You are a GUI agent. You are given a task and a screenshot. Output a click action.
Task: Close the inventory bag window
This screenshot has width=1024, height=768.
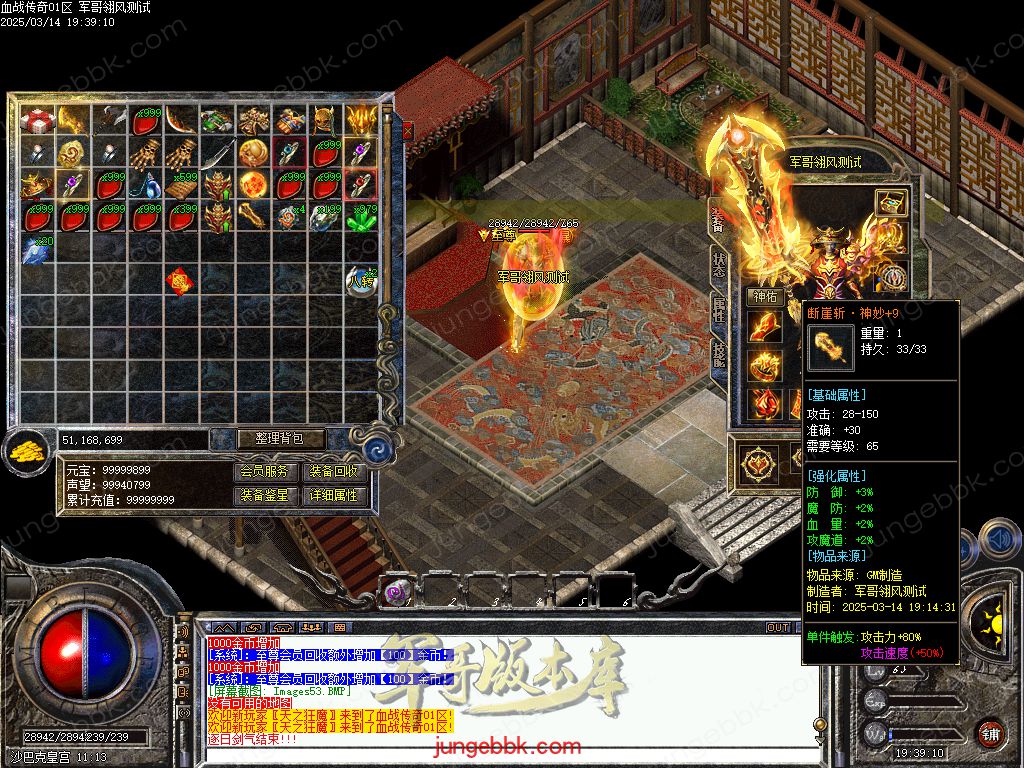[407, 130]
